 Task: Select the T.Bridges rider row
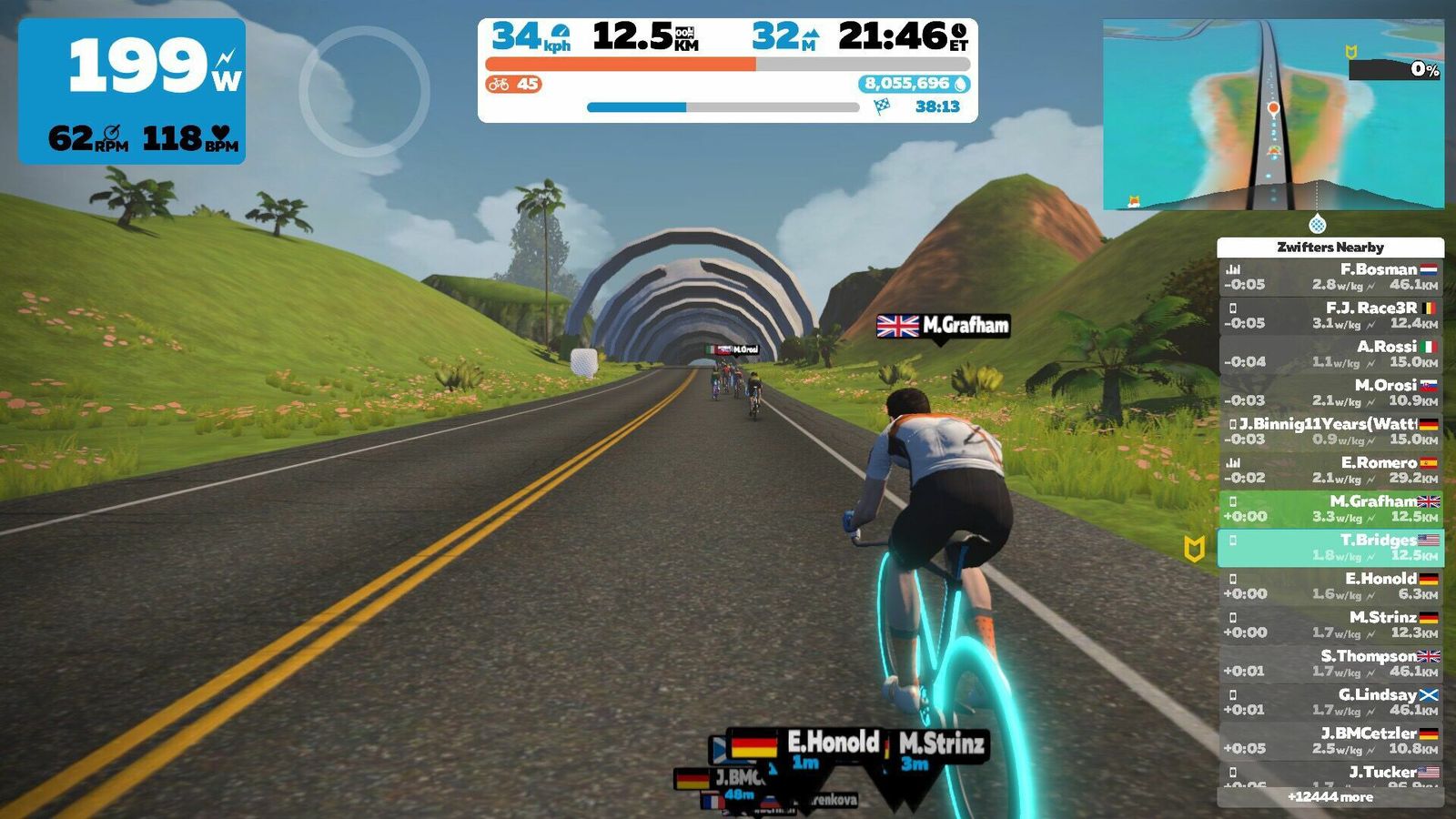[x=1330, y=547]
